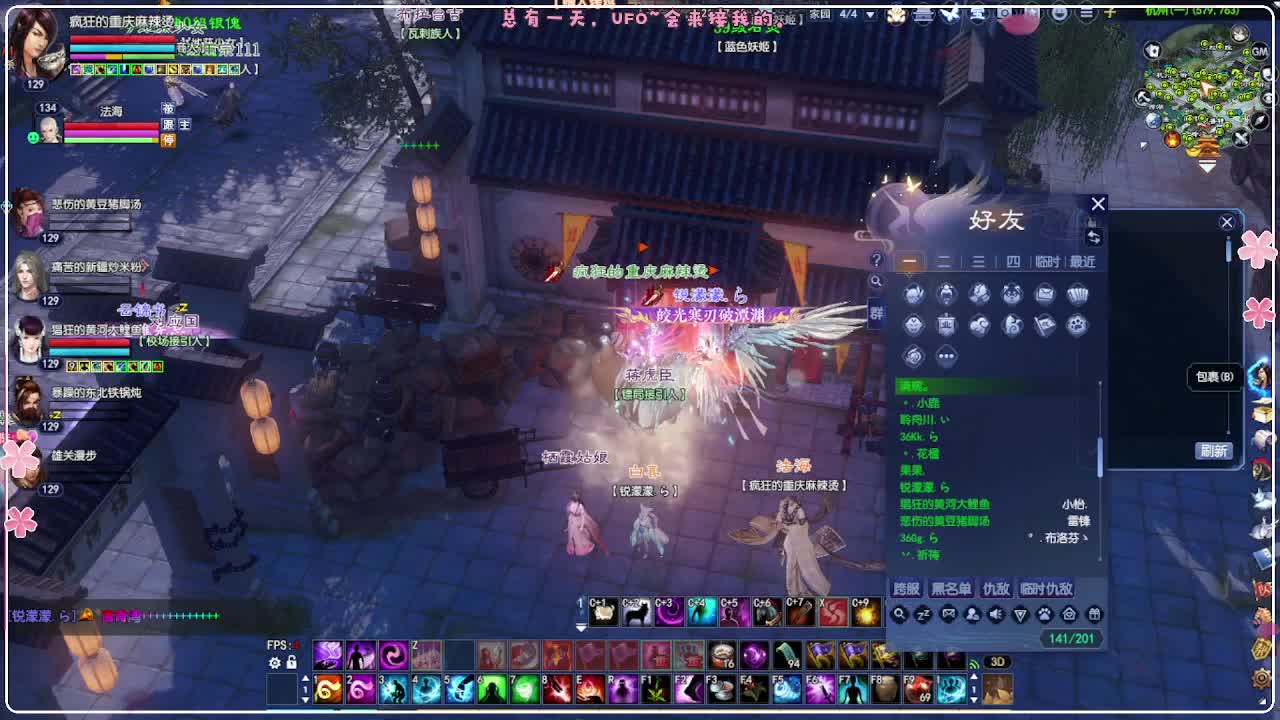Open the emoji face icon on top toolbar
The height and width of the screenshot is (720, 1280).
(x=1060, y=13)
